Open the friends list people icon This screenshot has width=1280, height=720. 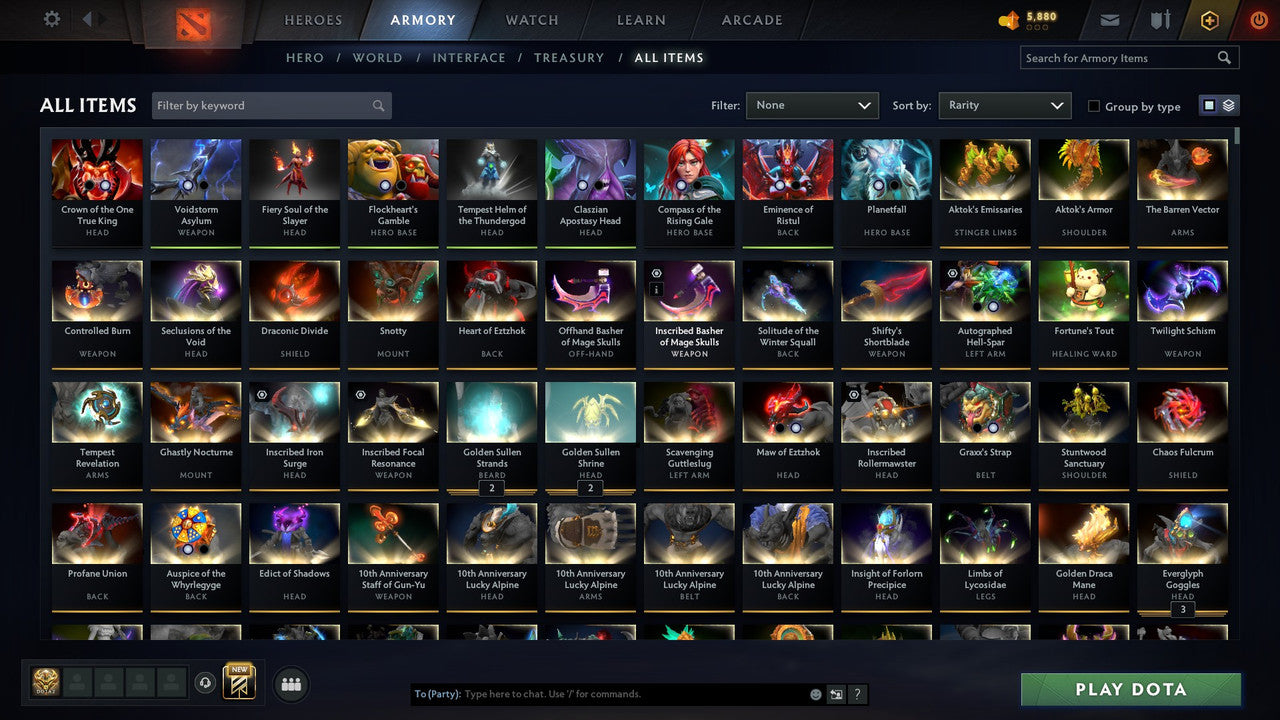tap(290, 684)
